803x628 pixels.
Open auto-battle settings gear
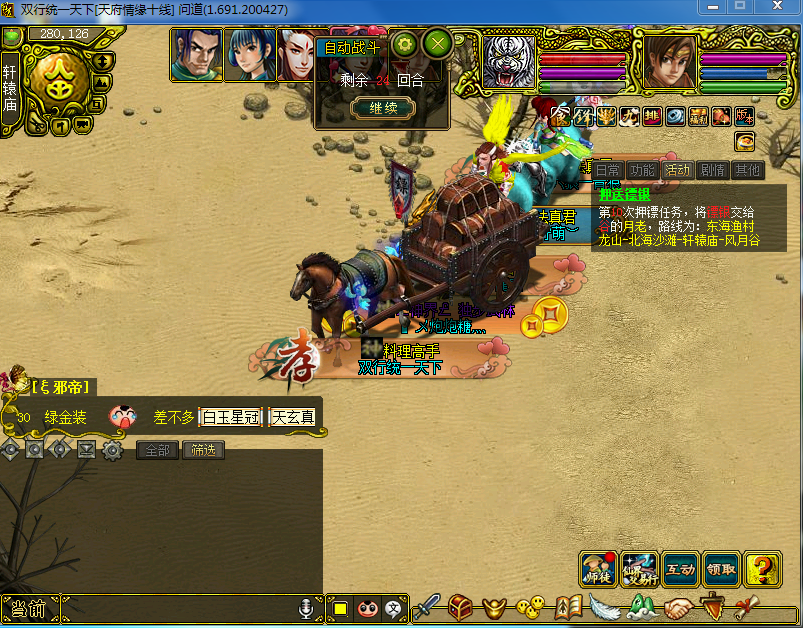(405, 44)
